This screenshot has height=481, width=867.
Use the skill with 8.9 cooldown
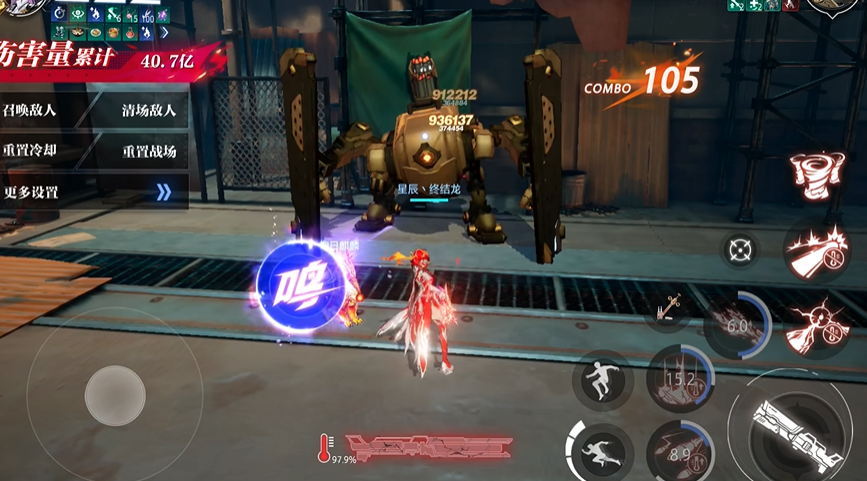[x=679, y=453]
